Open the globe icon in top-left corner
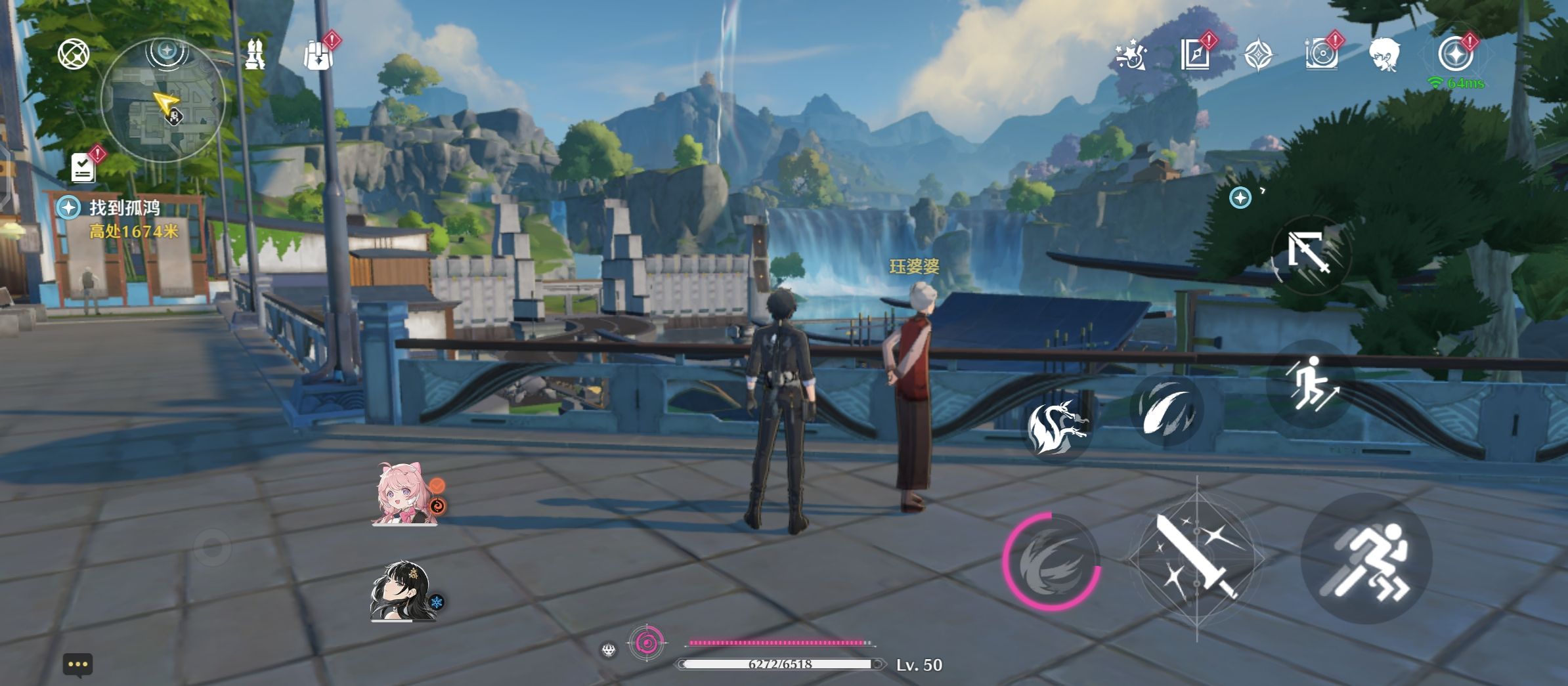Screen dimensions: 1568x686 click(x=73, y=54)
